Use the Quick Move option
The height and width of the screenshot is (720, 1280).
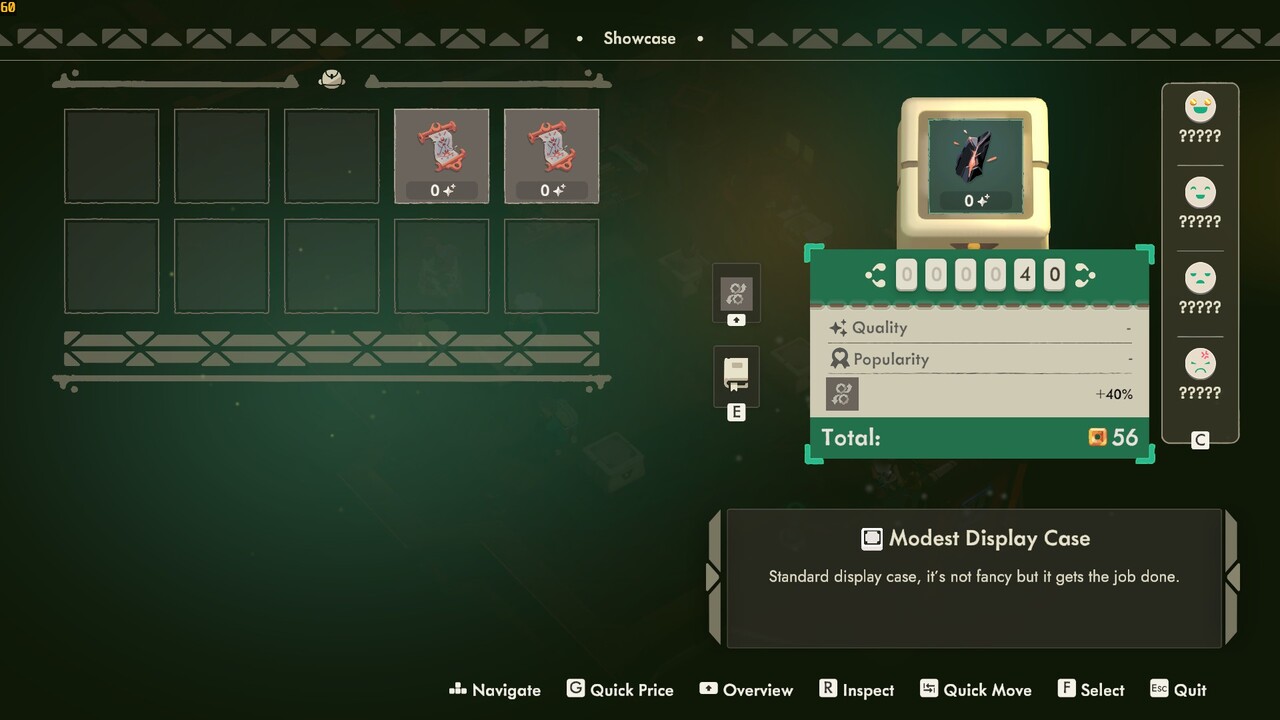976,690
